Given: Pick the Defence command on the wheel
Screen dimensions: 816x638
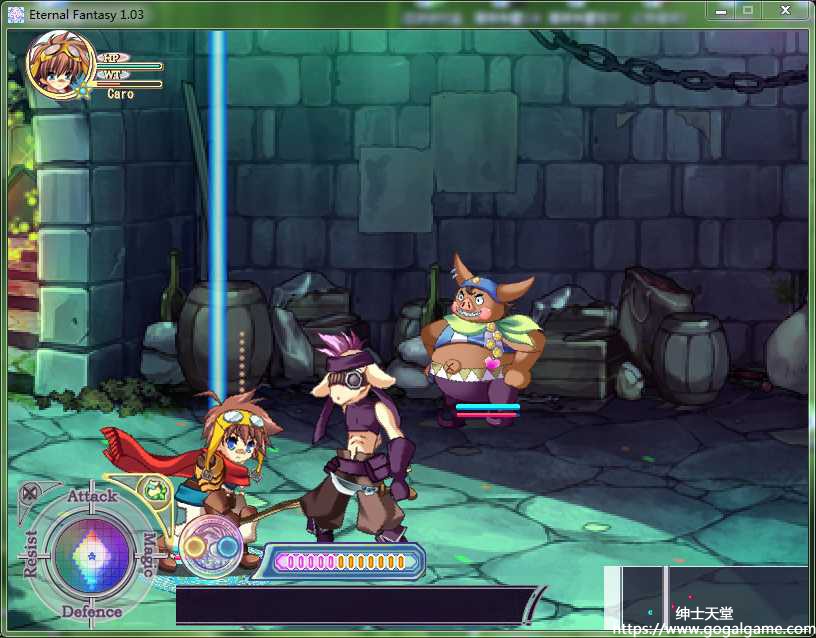Looking at the screenshot, I should [x=92, y=611].
